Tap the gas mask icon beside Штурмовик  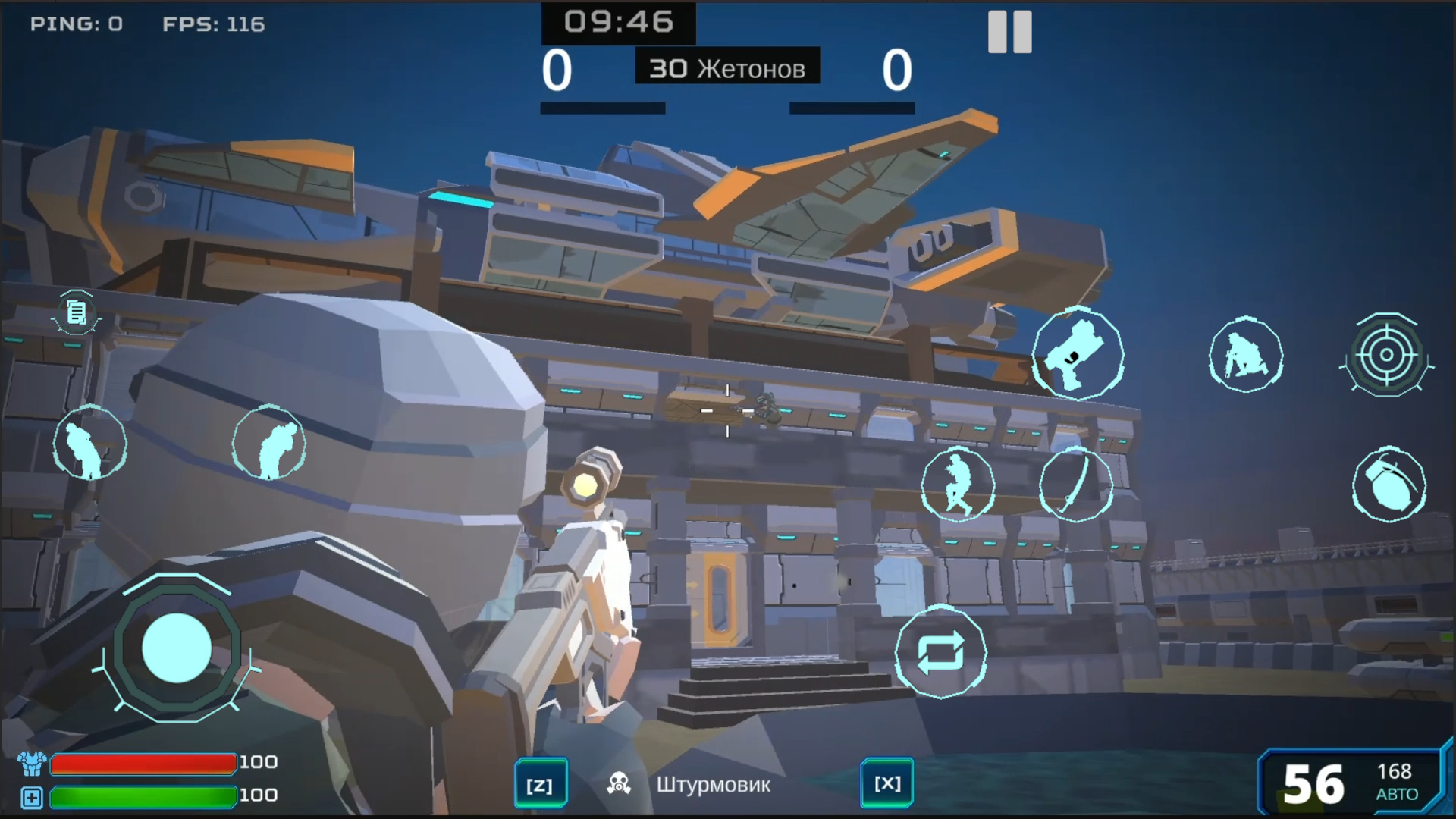618,783
